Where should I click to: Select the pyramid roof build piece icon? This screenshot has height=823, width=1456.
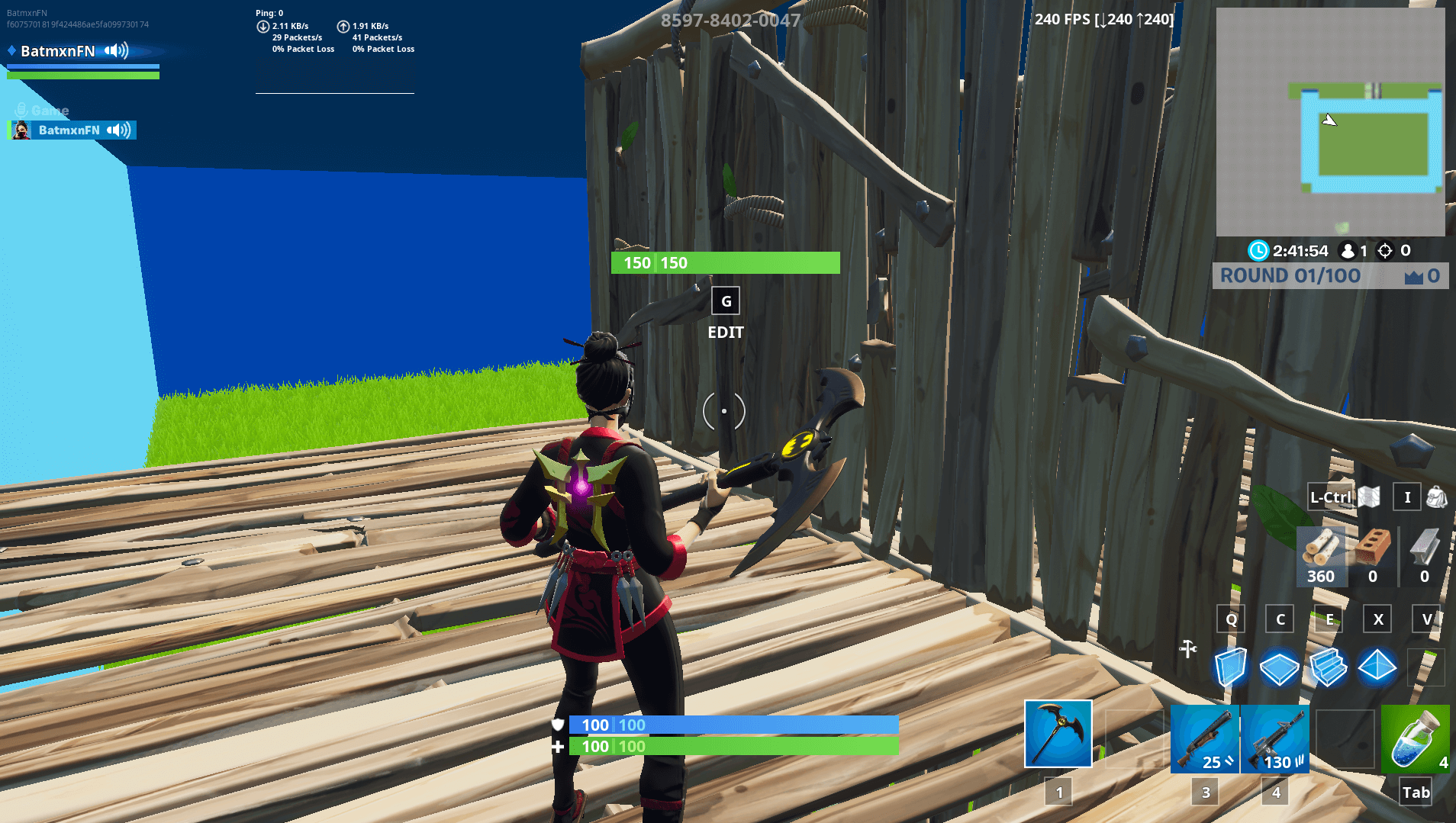click(1377, 667)
